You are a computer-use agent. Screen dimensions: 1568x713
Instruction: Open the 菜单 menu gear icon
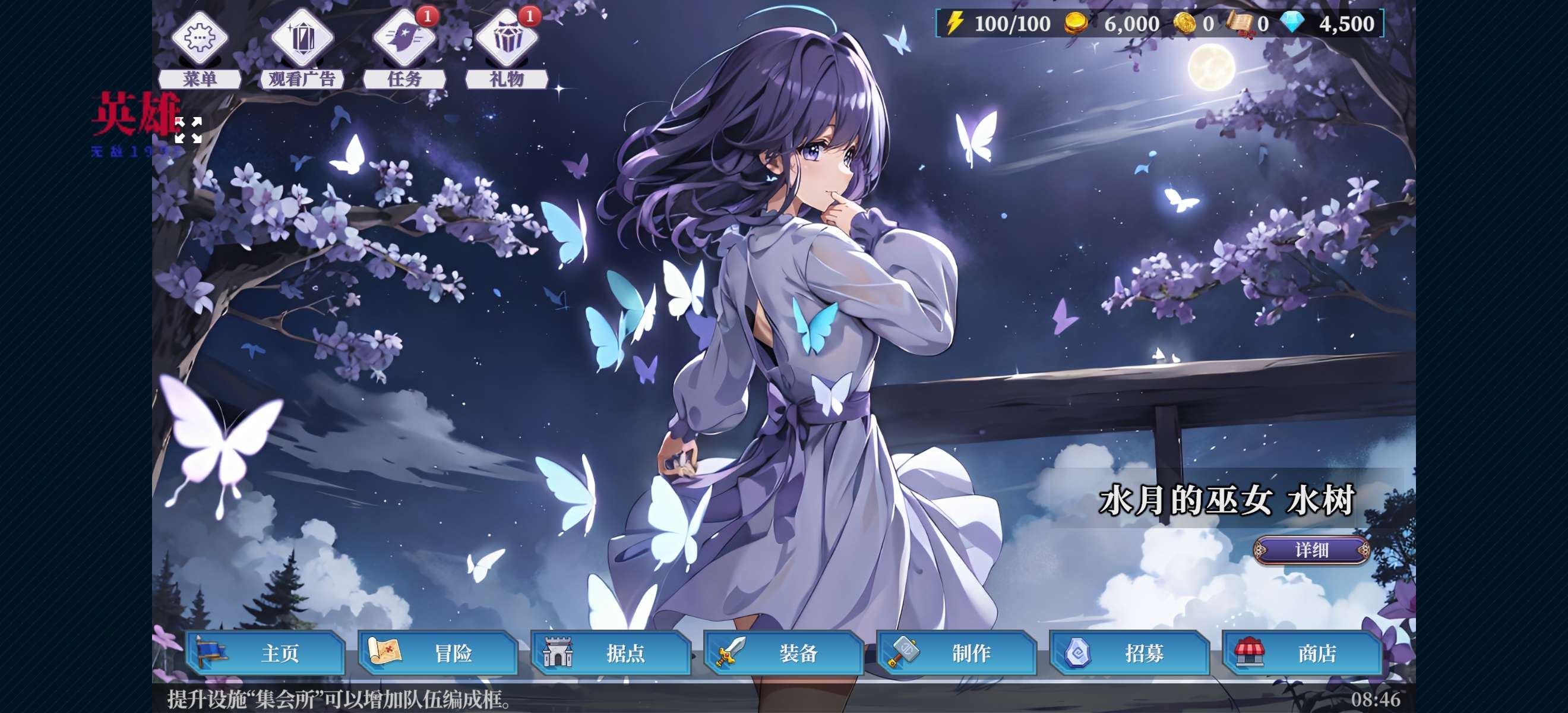coord(199,39)
